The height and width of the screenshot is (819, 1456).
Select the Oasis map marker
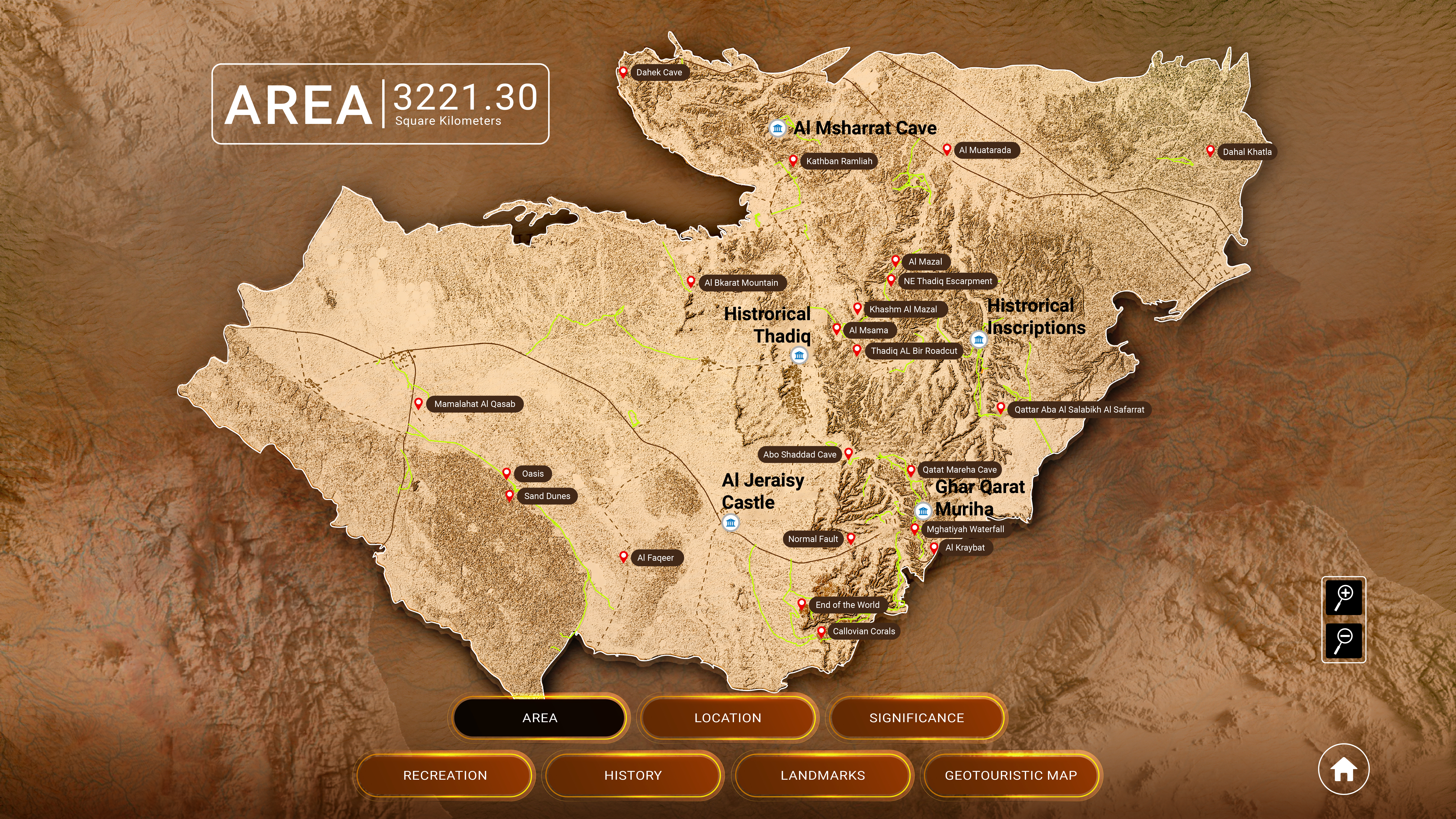[507, 473]
